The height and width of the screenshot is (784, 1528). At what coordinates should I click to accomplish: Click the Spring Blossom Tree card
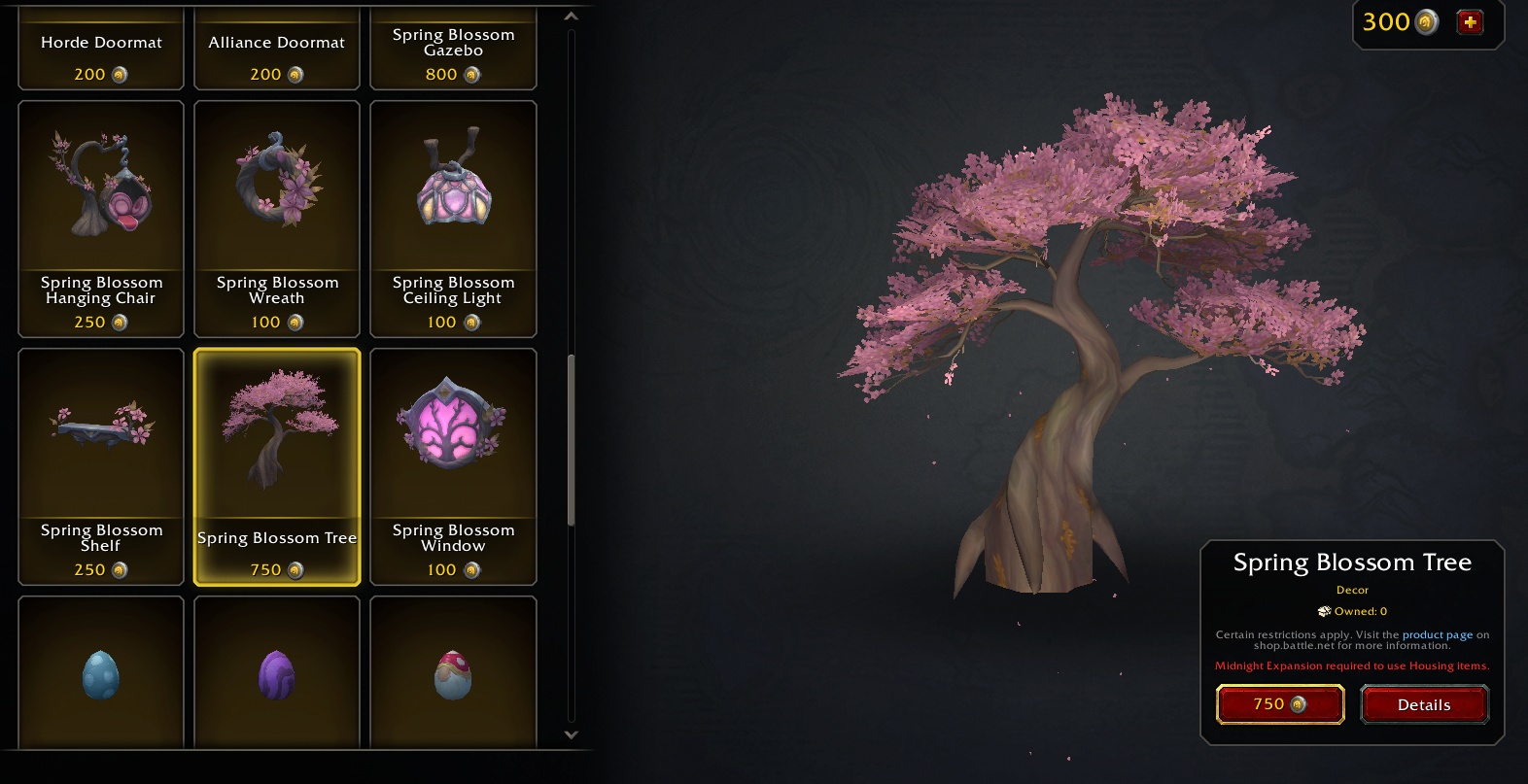(277, 466)
